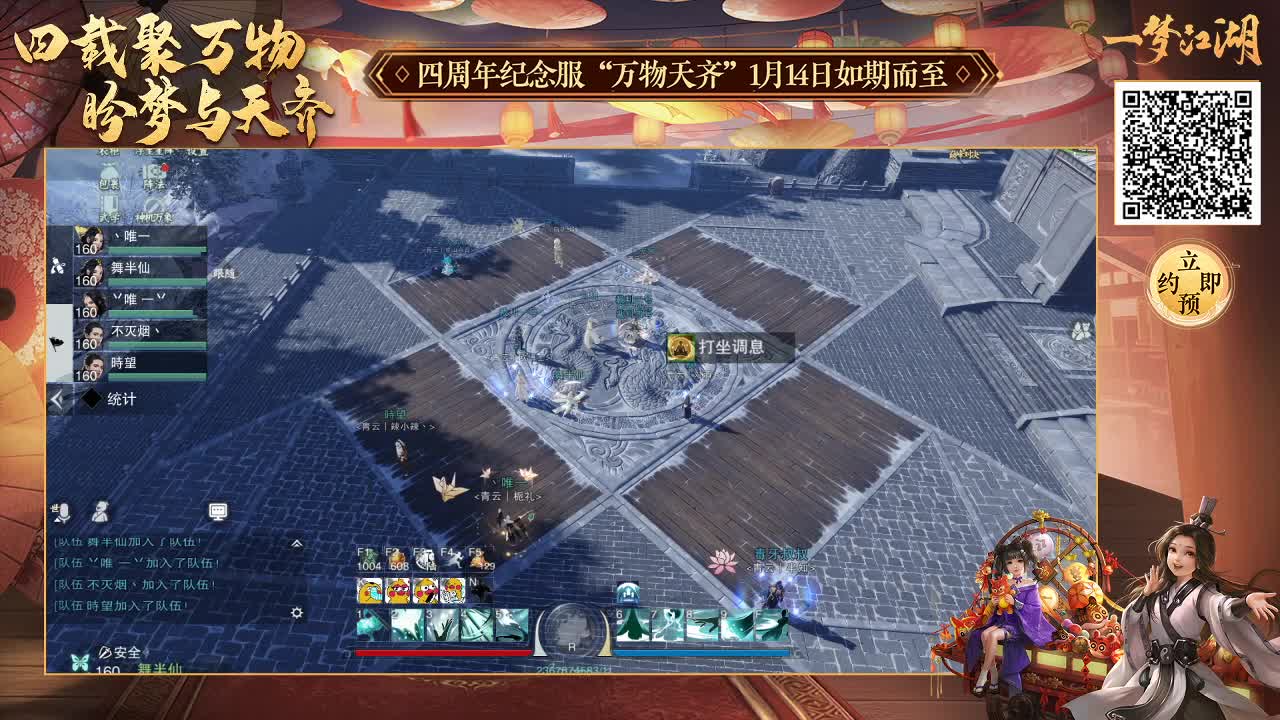Open the chat settings gear icon

(x=296, y=612)
